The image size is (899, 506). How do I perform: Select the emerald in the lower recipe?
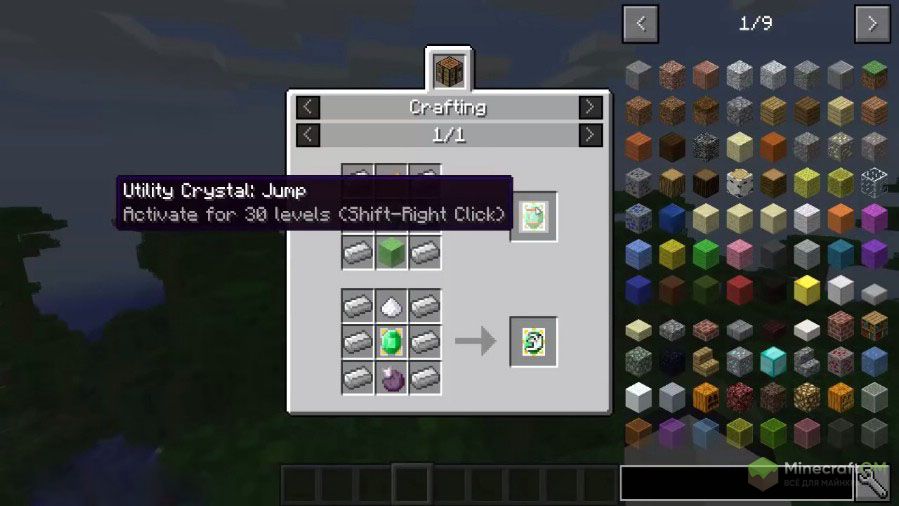pyautogui.click(x=391, y=341)
